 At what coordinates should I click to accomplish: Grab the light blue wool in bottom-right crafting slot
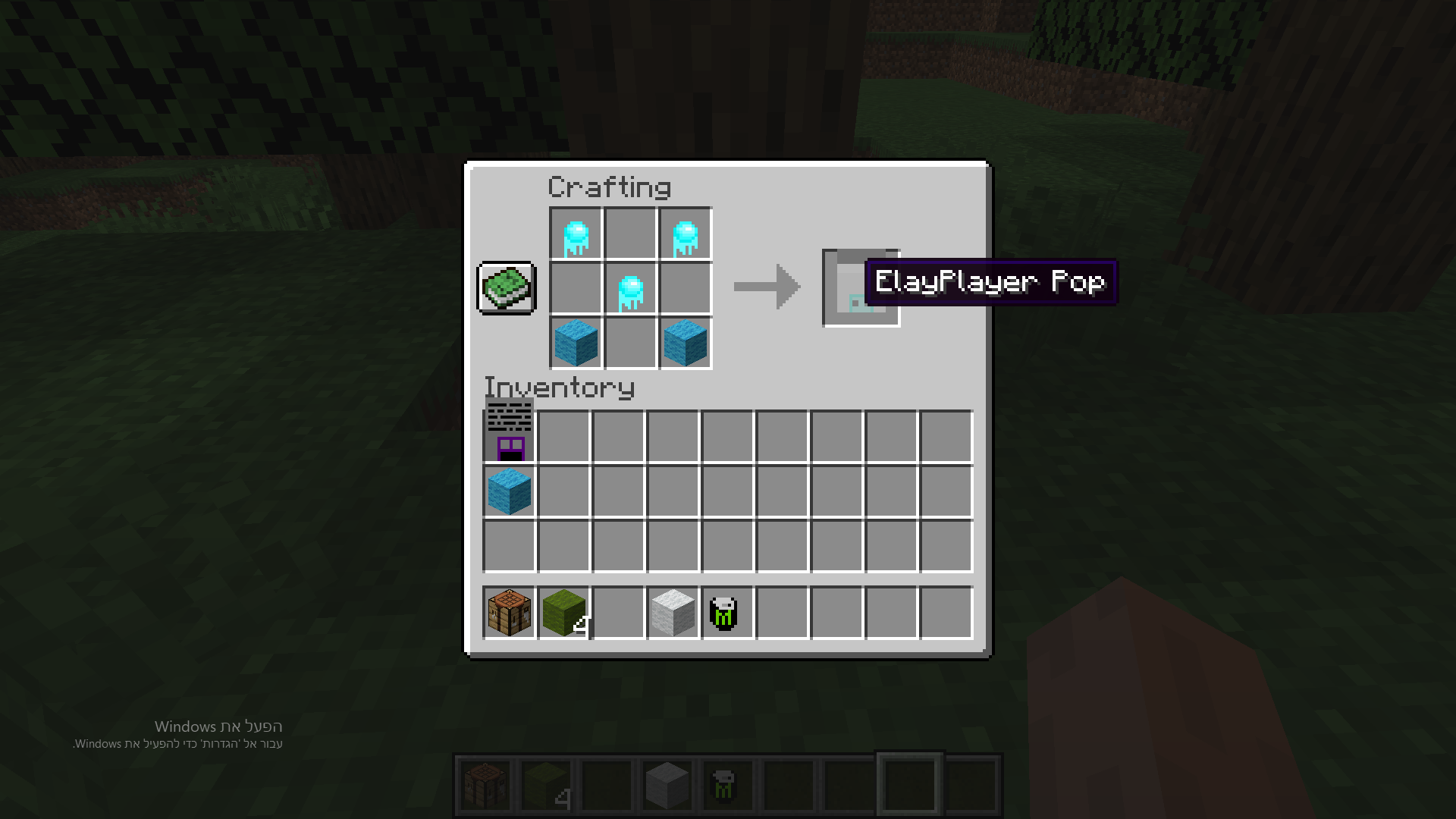click(x=684, y=343)
